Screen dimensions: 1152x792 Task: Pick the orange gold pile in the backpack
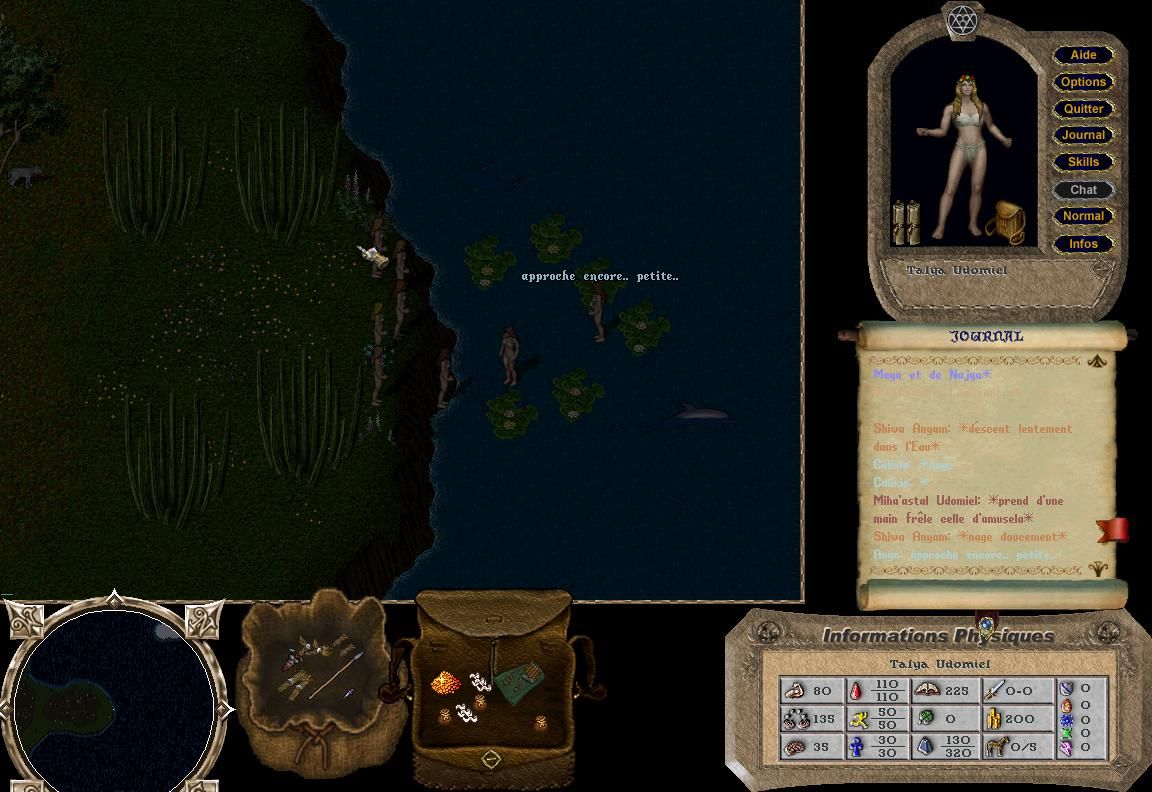[x=446, y=683]
